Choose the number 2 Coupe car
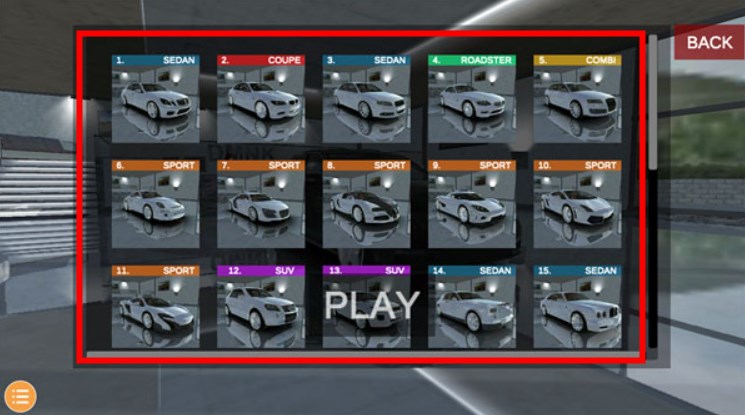 pyautogui.click(x=260, y=98)
